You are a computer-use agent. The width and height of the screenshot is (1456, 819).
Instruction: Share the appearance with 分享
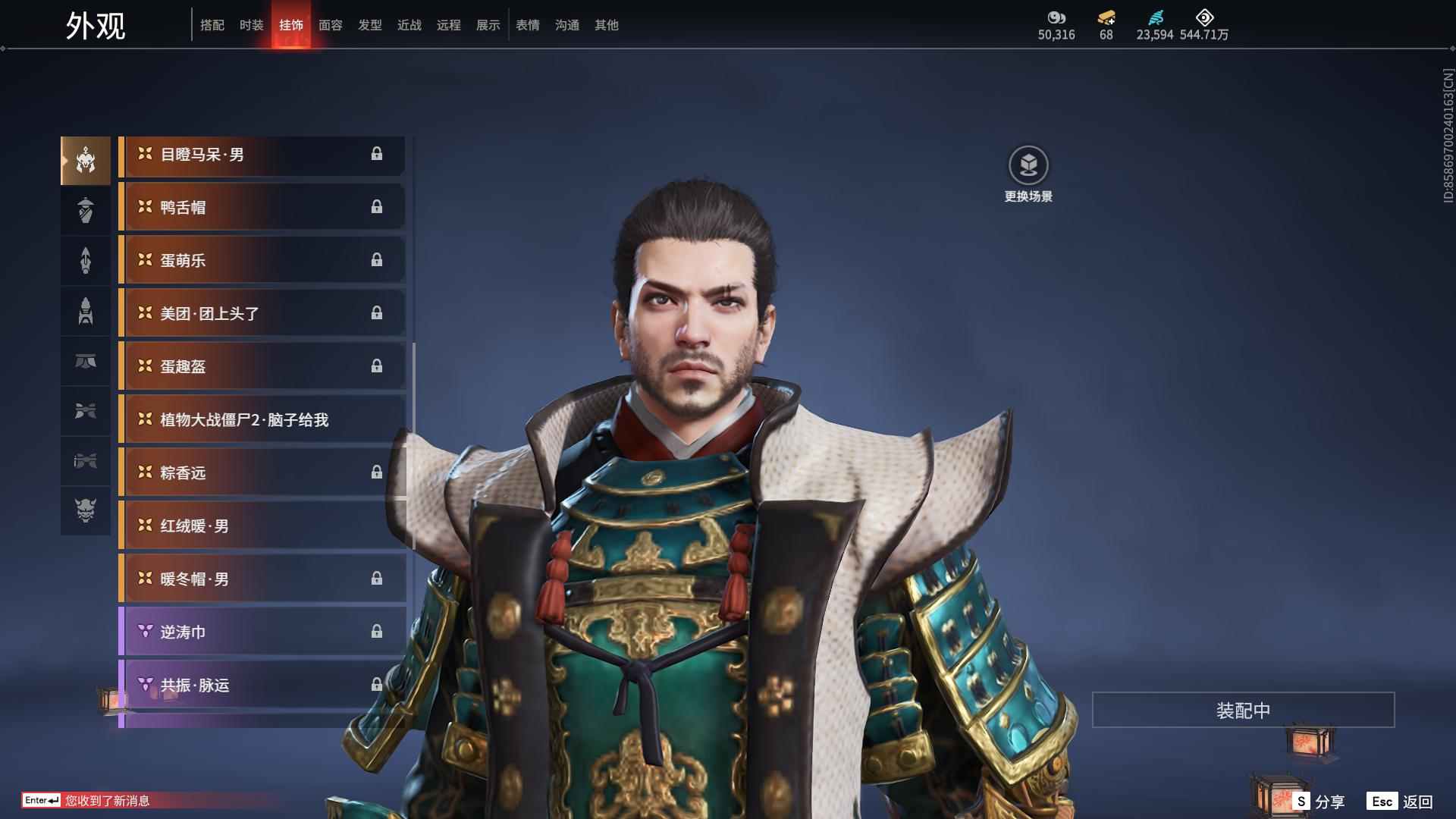coord(1319,802)
